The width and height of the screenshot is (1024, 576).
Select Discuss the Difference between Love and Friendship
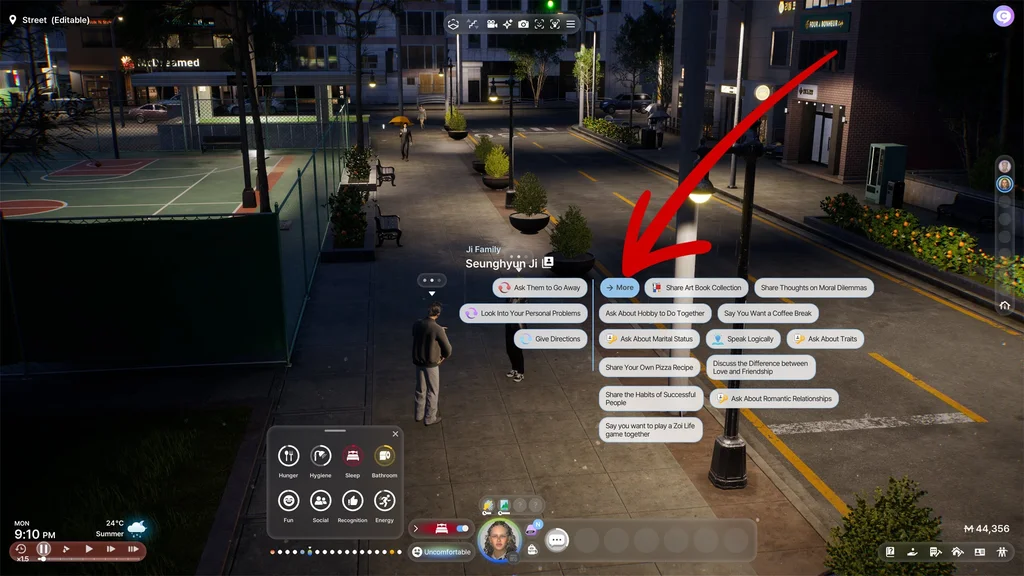pos(760,367)
